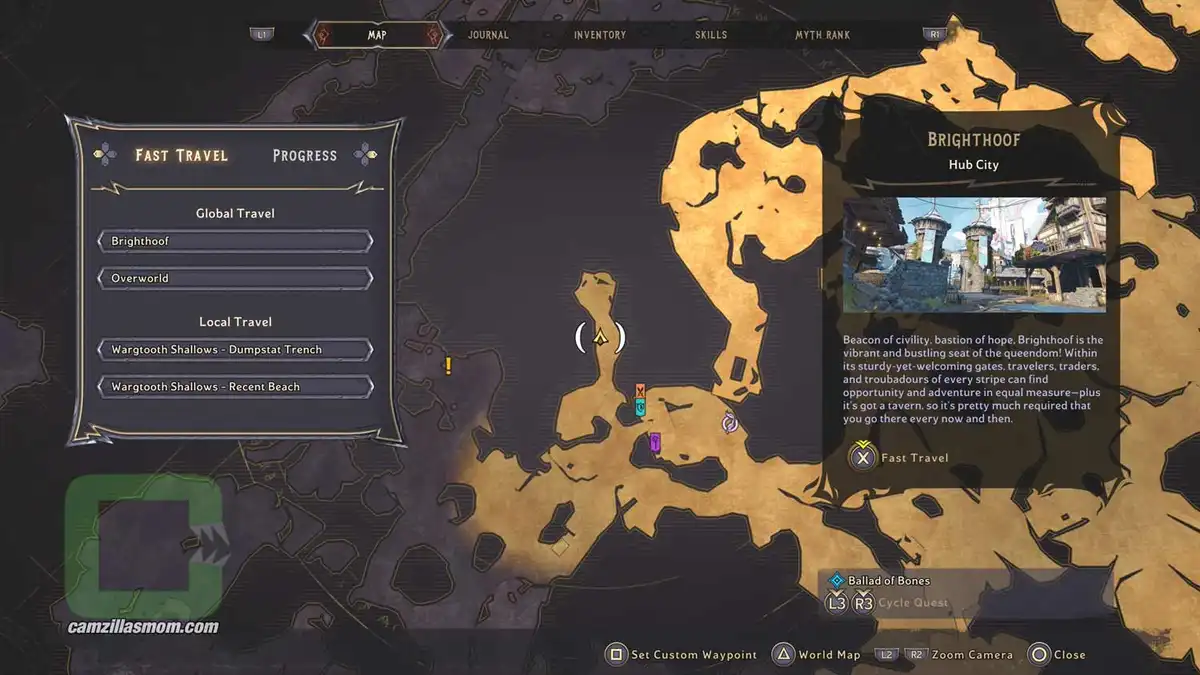The height and width of the screenshot is (675, 1200).
Task: Click the player arrow marker on map
Action: point(600,337)
